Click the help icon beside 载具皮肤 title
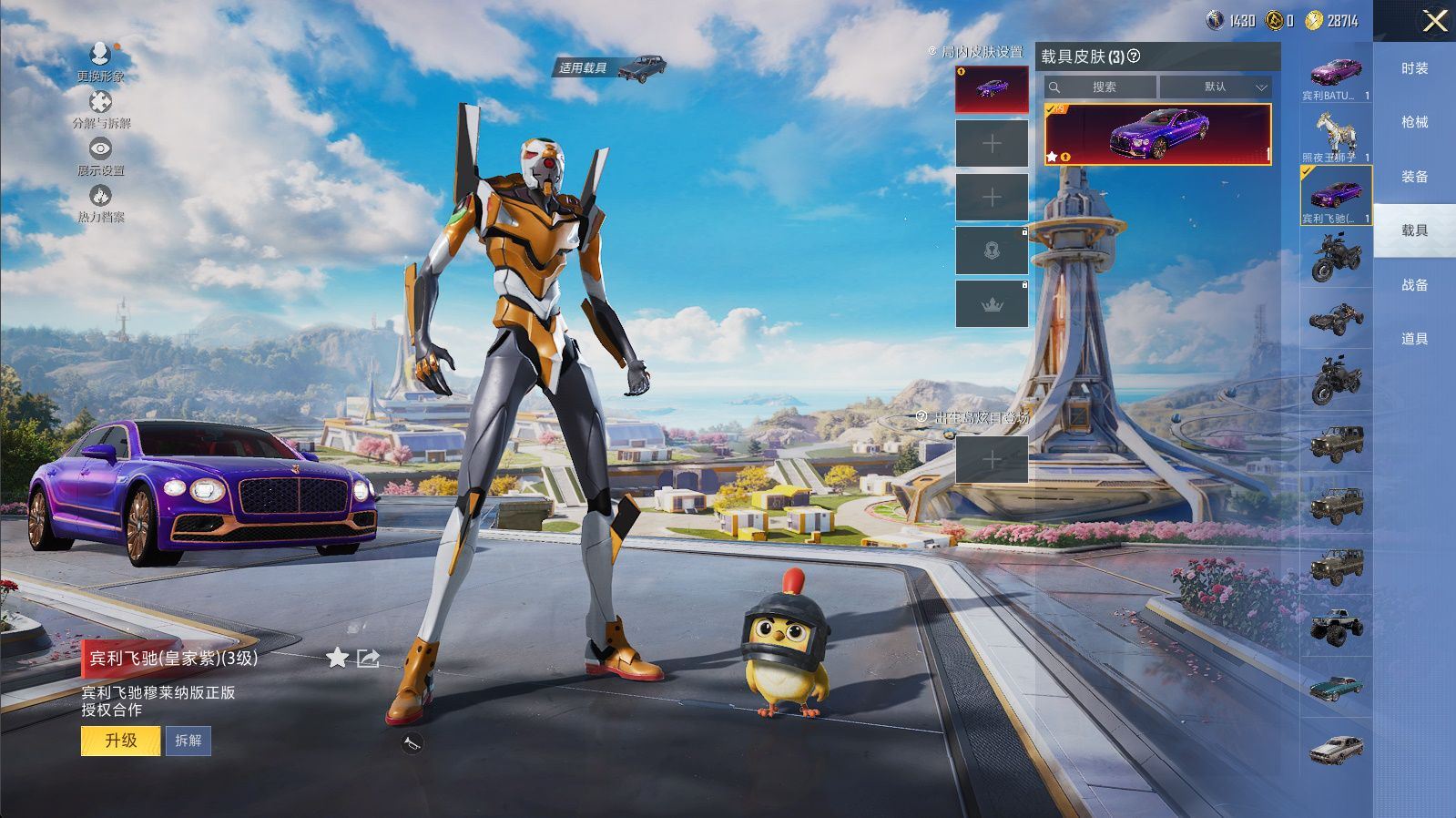Screen dimensions: 1456x818 pyautogui.click(x=1134, y=56)
